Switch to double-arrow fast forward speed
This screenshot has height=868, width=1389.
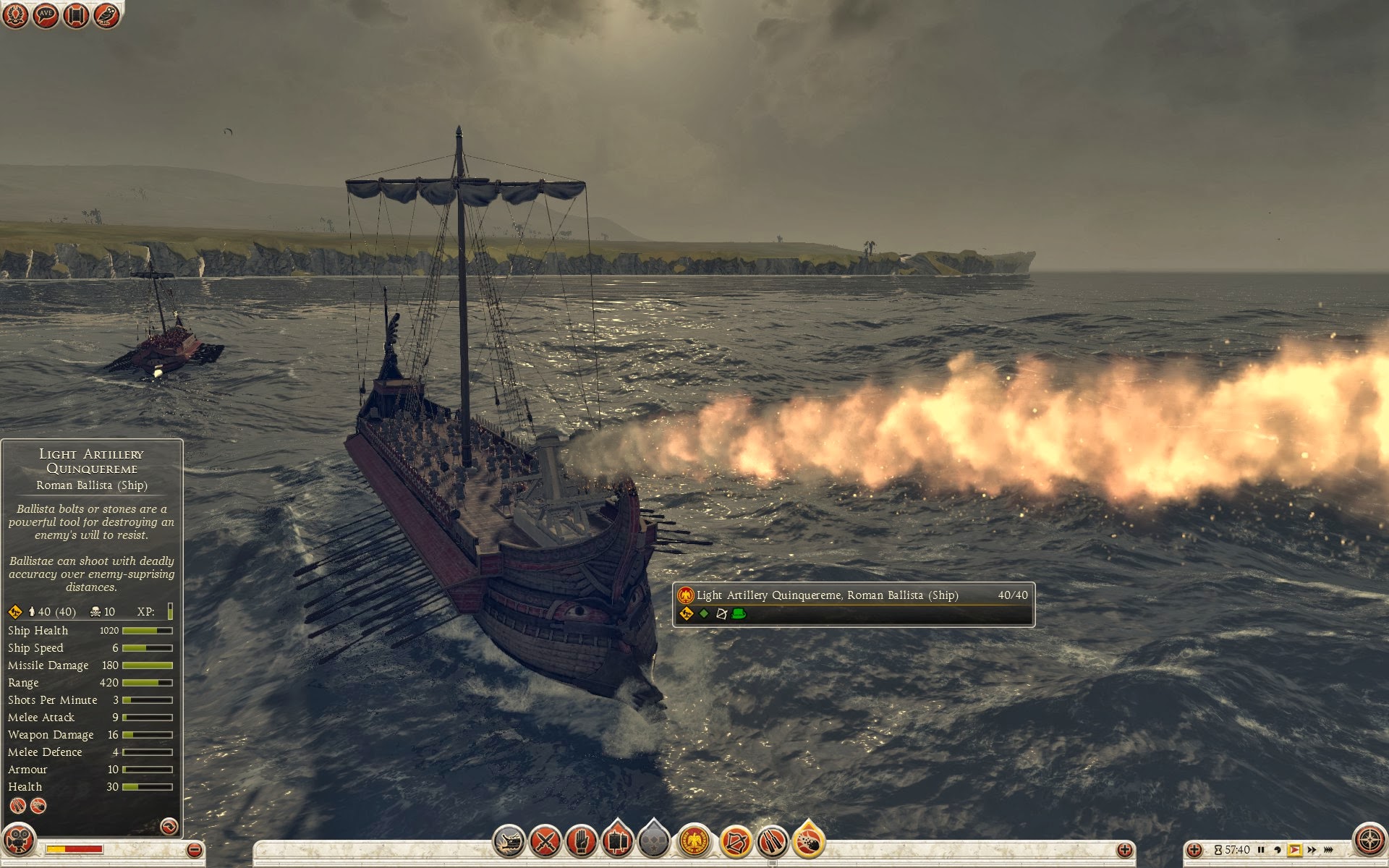tap(1312, 850)
